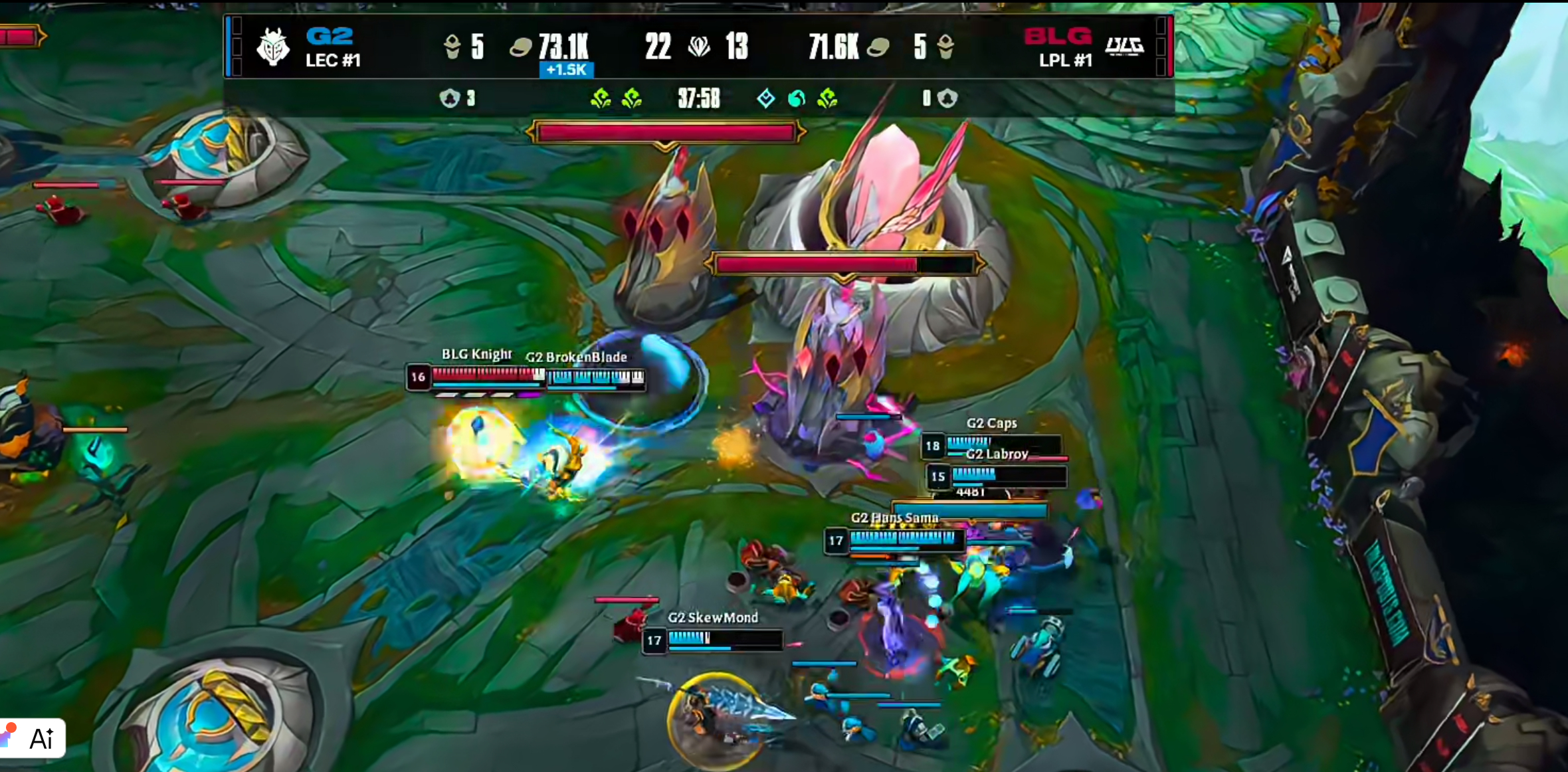Click the match timer showing 37:58
Viewport: 1568px width, 772px height.
(x=698, y=98)
